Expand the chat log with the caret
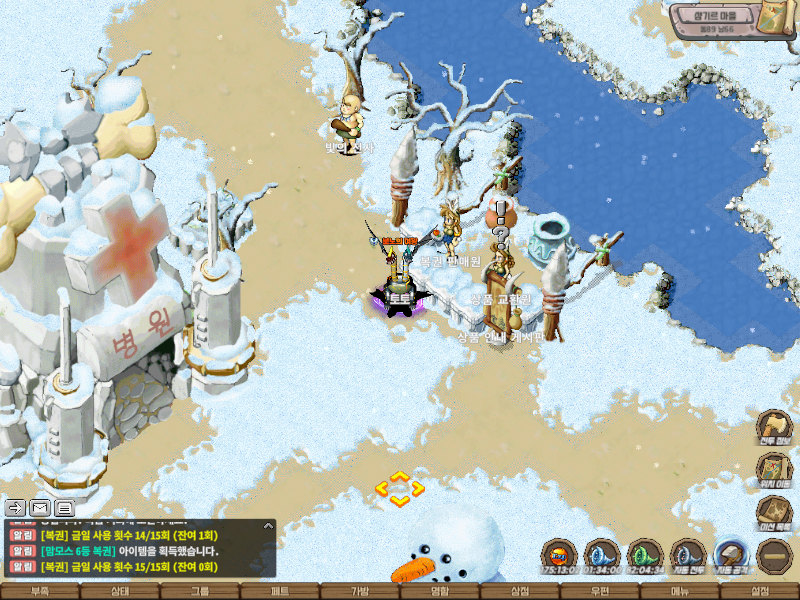This screenshot has height=600, width=800. (268, 524)
